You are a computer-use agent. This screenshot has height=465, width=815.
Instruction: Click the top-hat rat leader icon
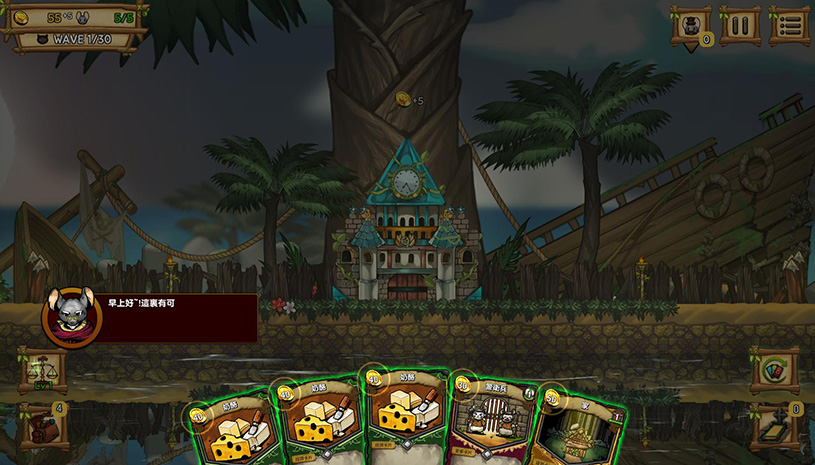coord(691,26)
